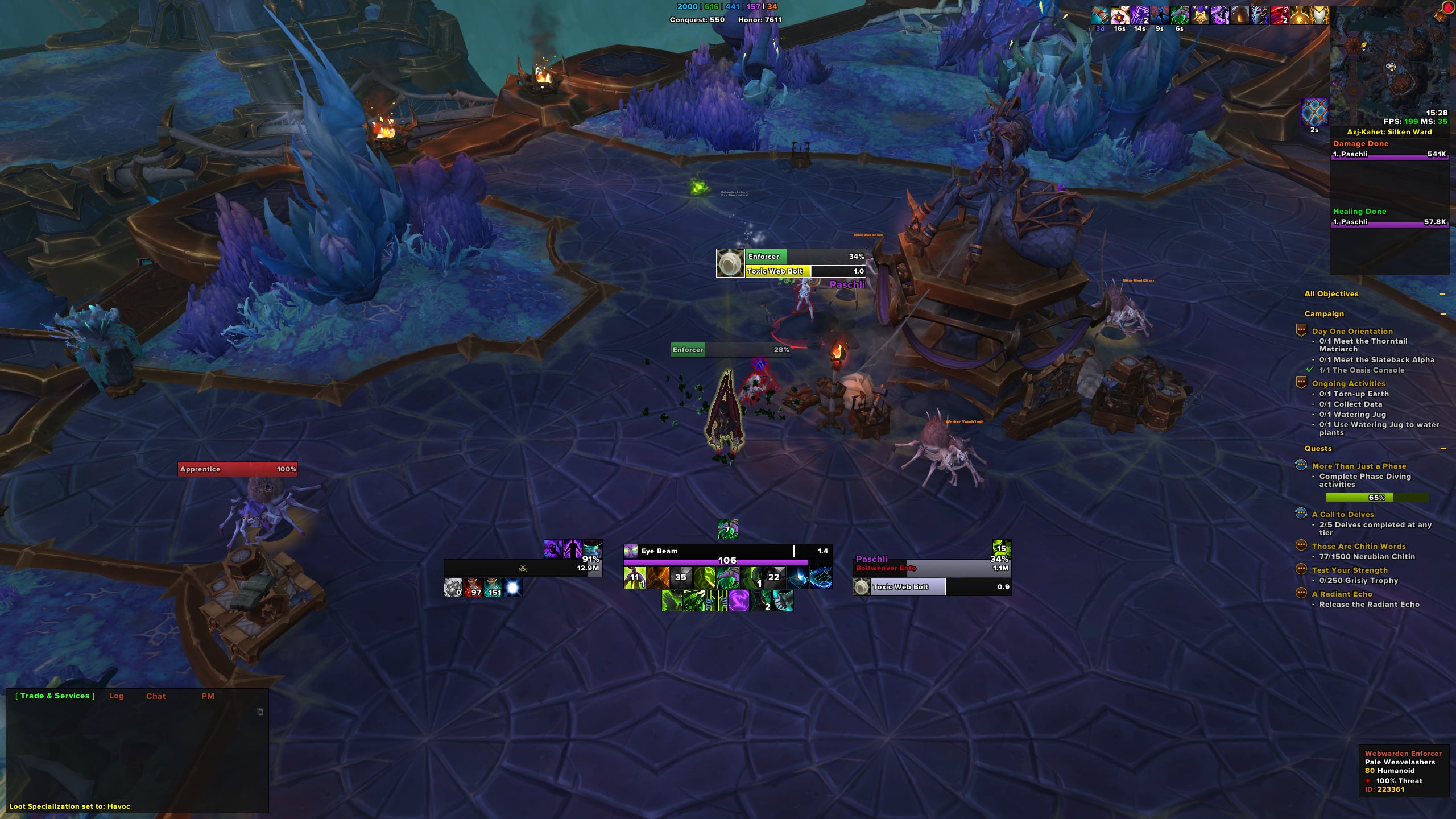Select the Those Are Chitin Words quest

1358,546
